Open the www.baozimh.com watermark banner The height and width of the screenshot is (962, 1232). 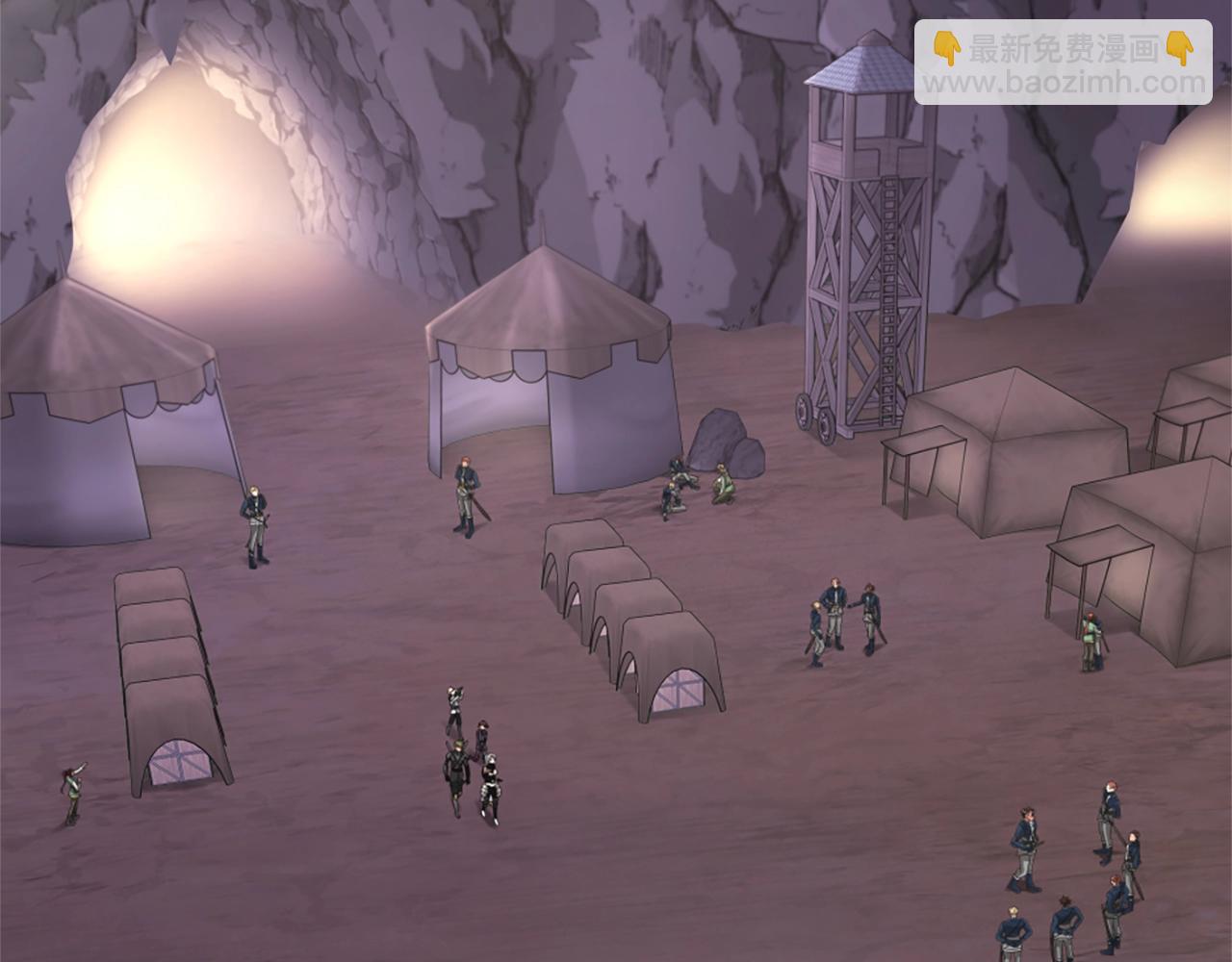(x=1064, y=63)
